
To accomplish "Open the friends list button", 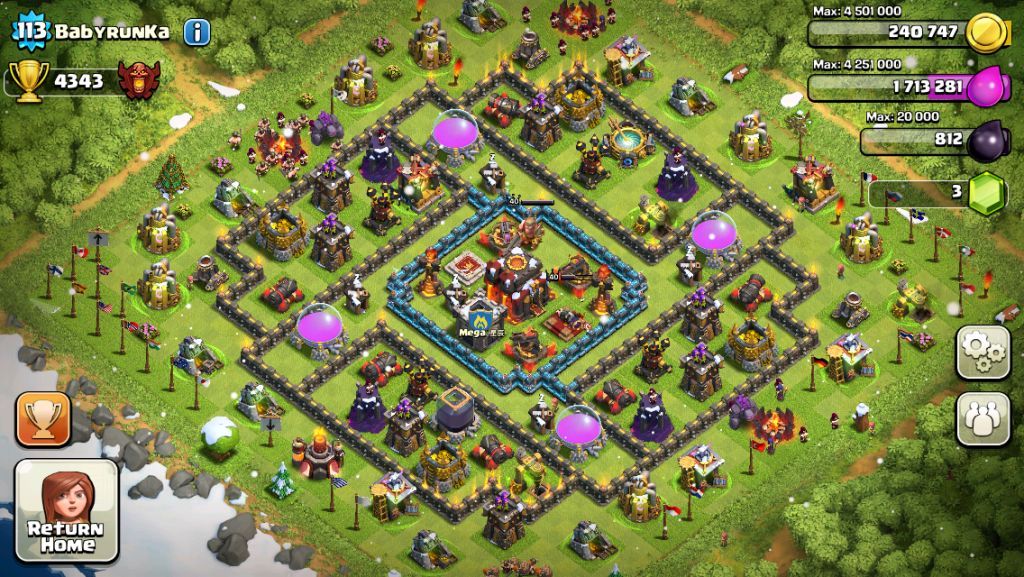I will (x=983, y=418).
